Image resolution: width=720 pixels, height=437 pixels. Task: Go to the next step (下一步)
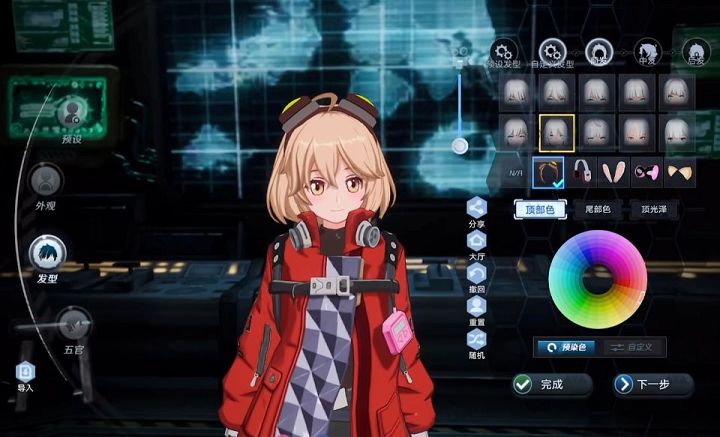pyautogui.click(x=654, y=384)
